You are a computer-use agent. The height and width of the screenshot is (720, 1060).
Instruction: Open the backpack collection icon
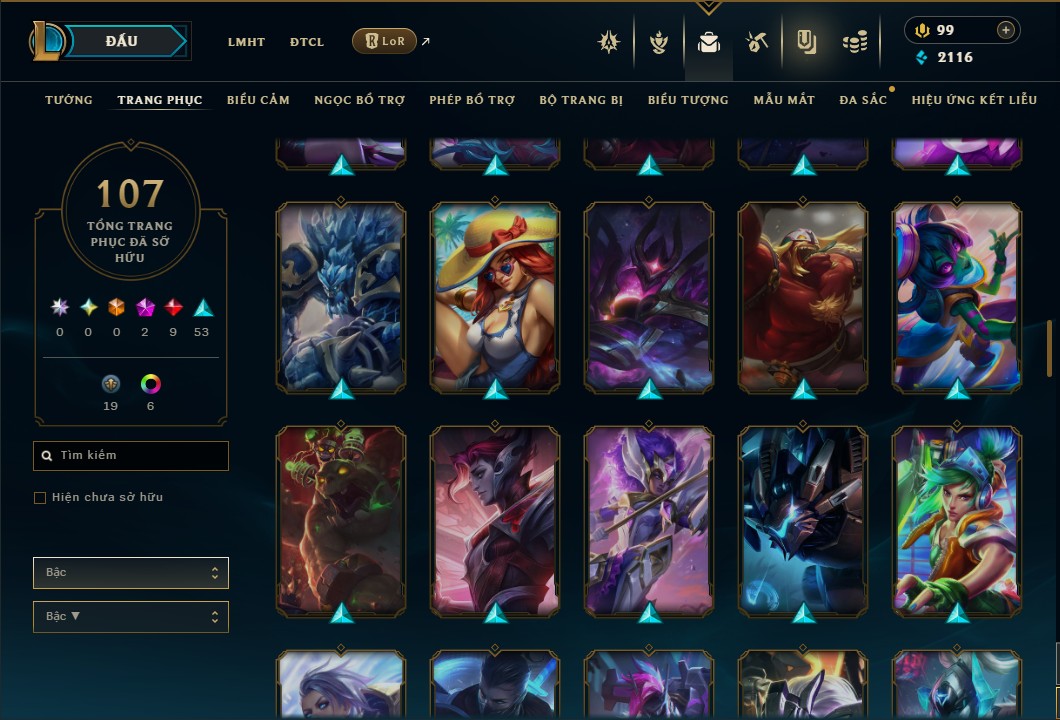709,42
